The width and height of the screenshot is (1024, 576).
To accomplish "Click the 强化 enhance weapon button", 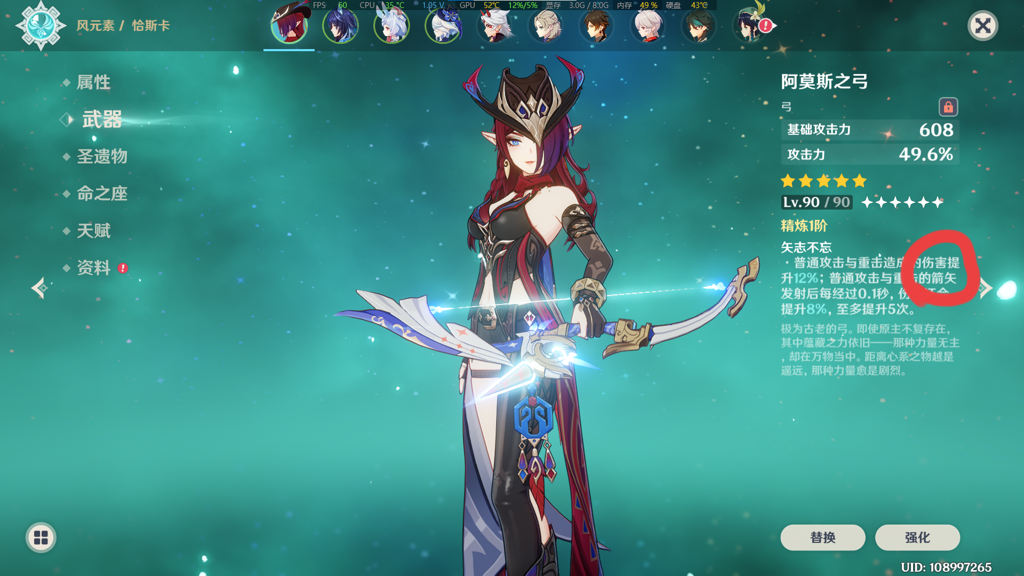I will click(917, 538).
